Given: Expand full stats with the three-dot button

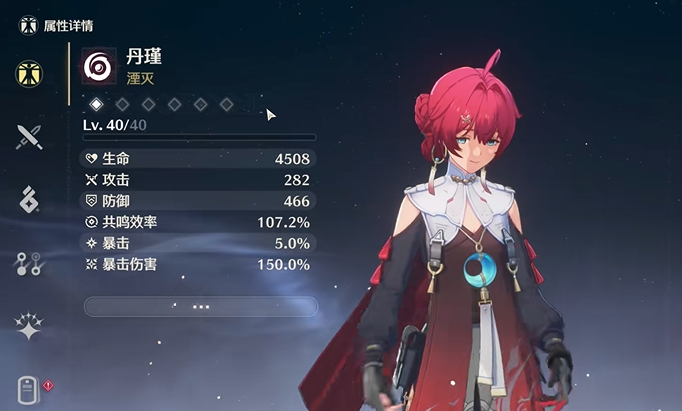Looking at the screenshot, I should (x=200, y=306).
